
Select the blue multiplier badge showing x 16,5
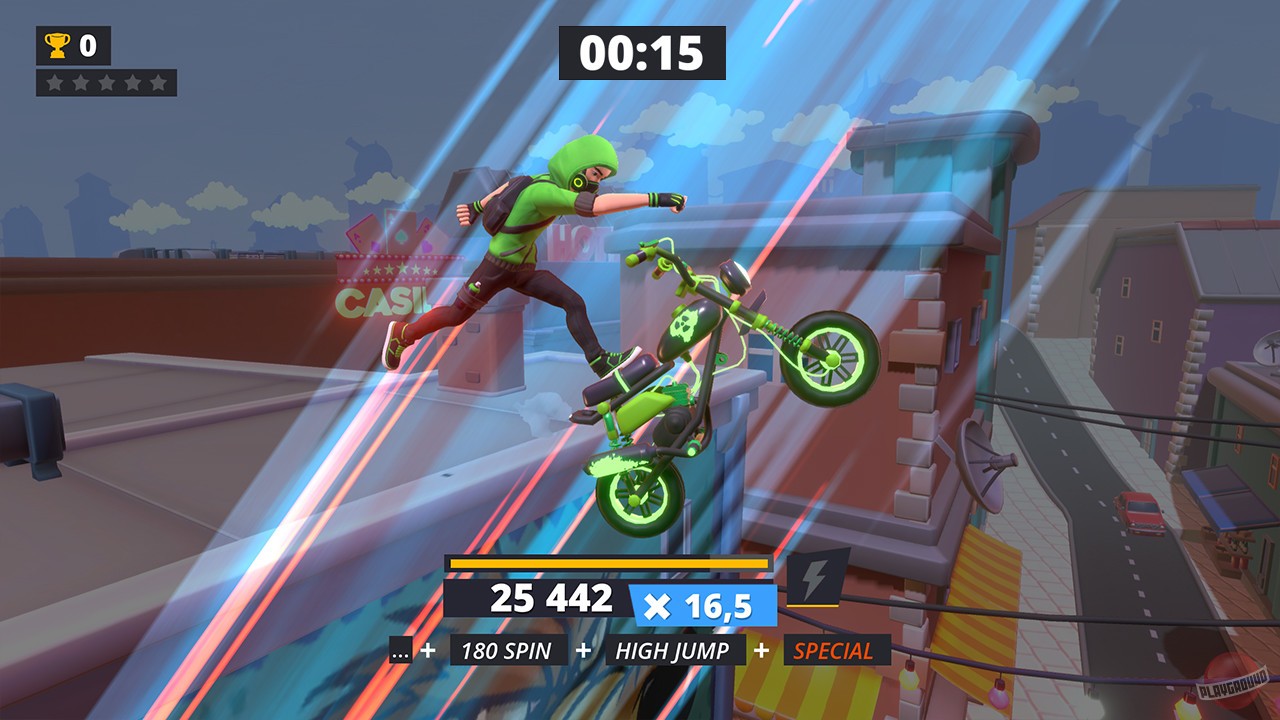[701, 601]
